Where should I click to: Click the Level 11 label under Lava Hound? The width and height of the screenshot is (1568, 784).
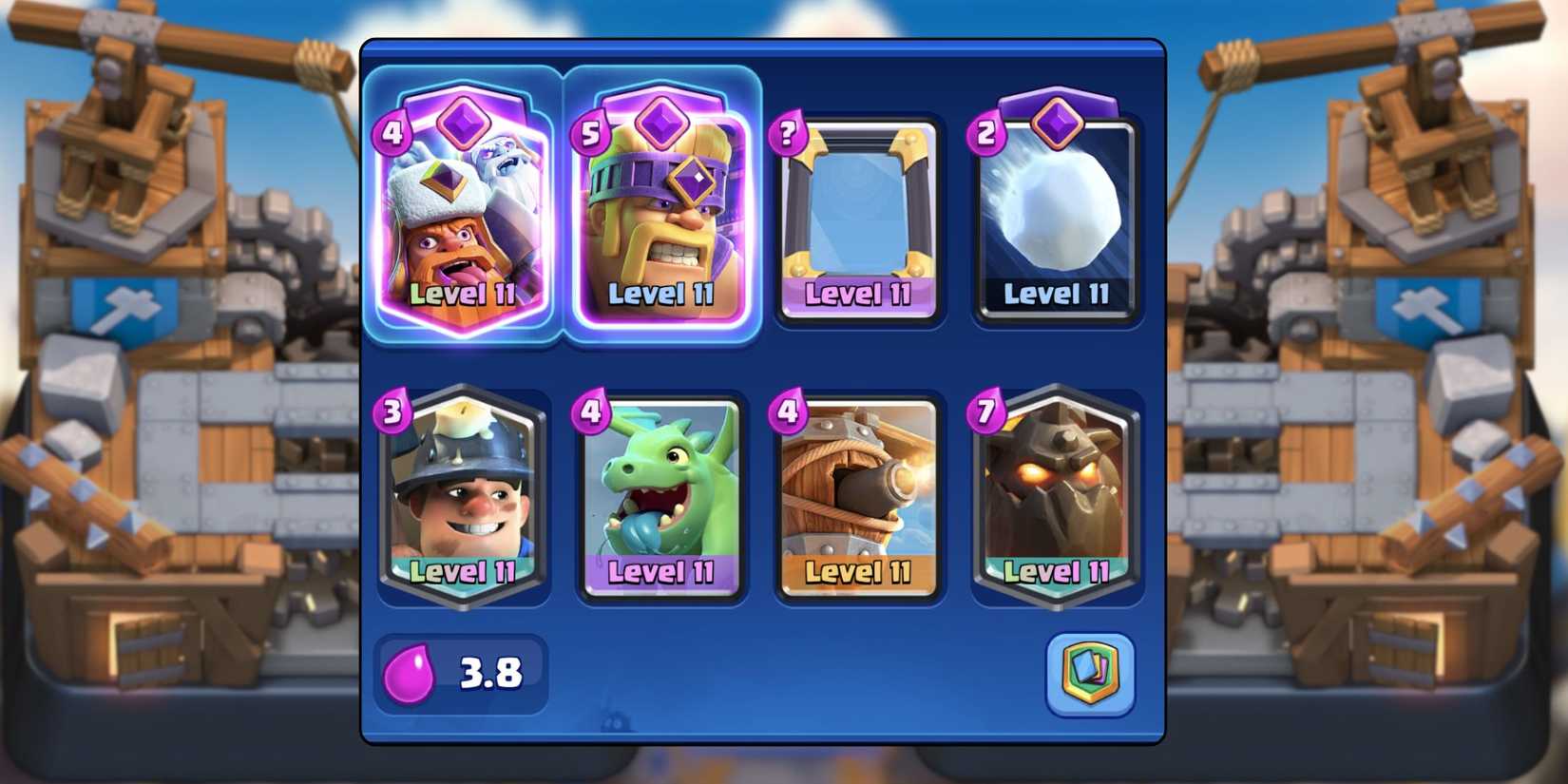pyautogui.click(x=1057, y=573)
